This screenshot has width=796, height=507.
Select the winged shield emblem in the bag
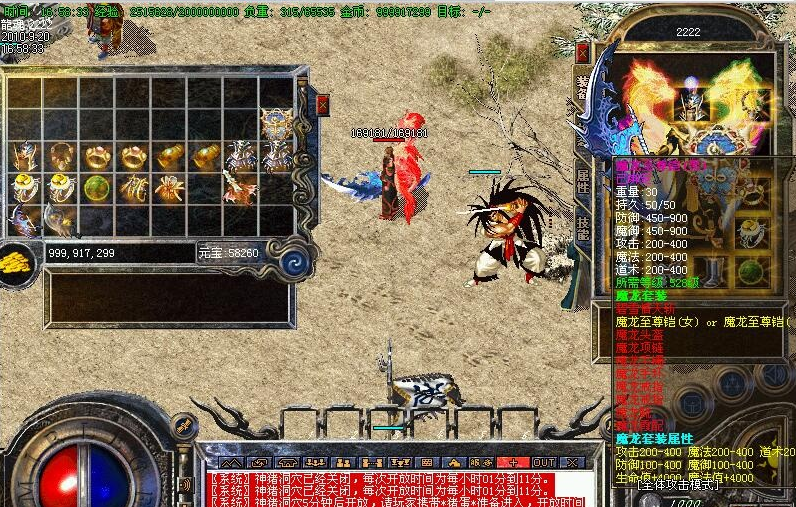276,125
